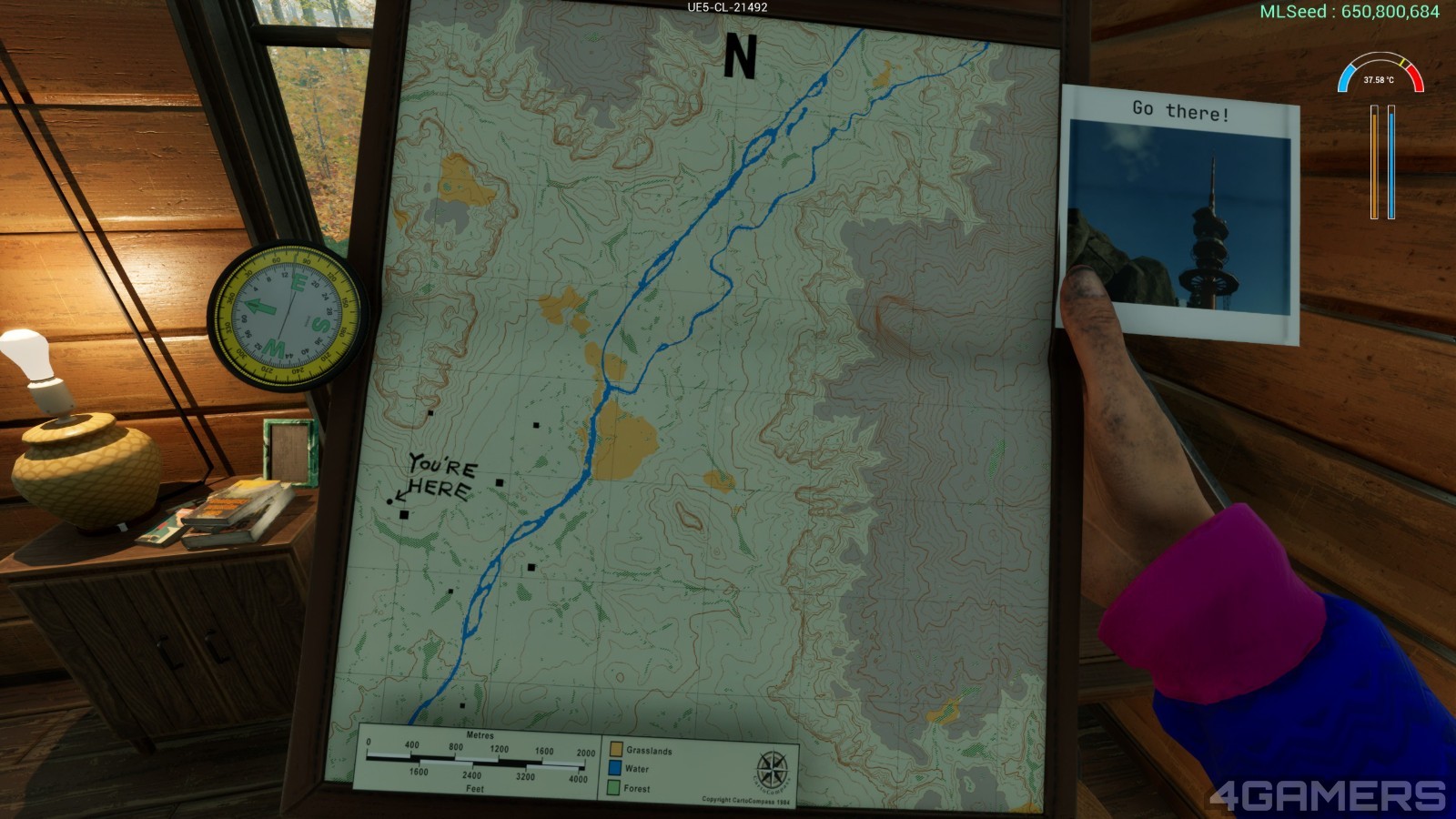Select the Forest legend entry
This screenshot has width=1456, height=819.
click(629, 788)
